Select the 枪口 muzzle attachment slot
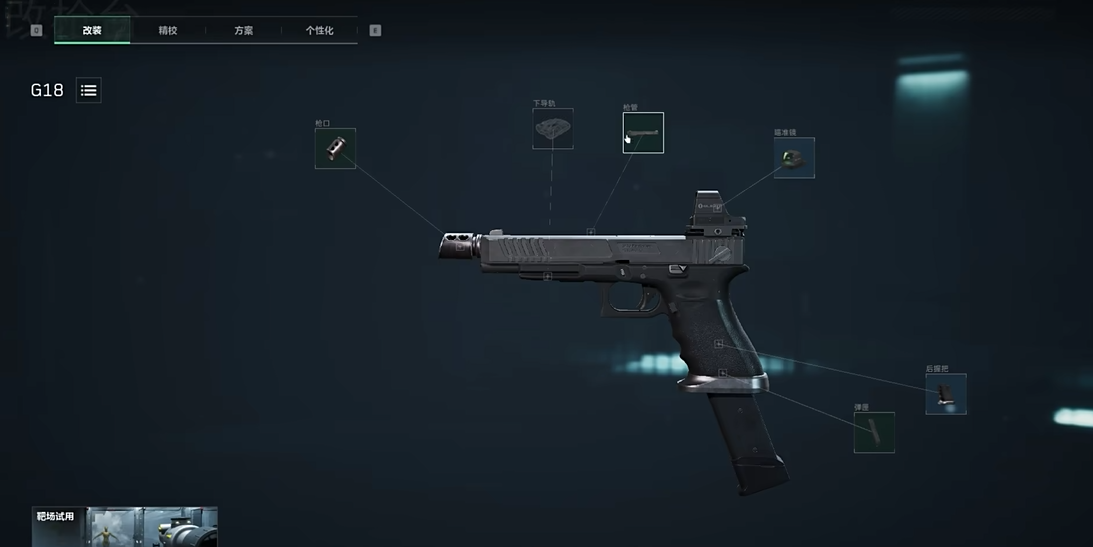Screen dimensions: 1093x547 pyautogui.click(x=335, y=149)
